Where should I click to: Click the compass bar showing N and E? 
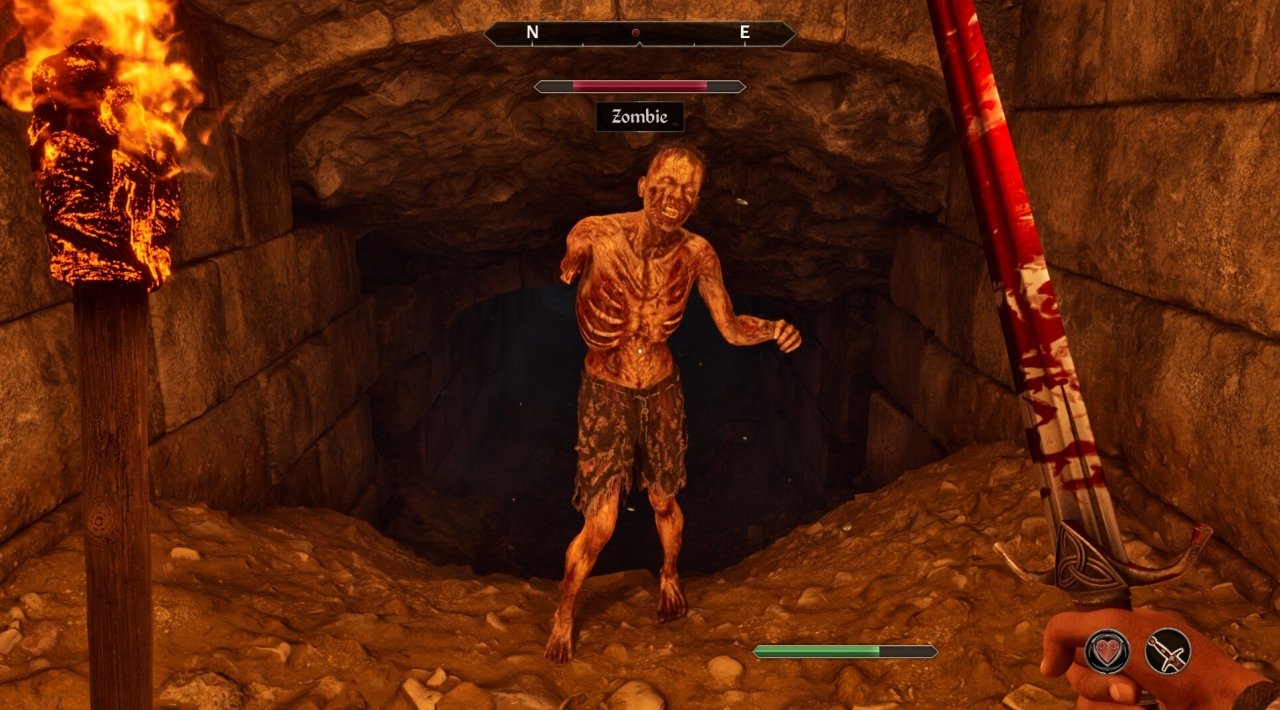coord(639,34)
